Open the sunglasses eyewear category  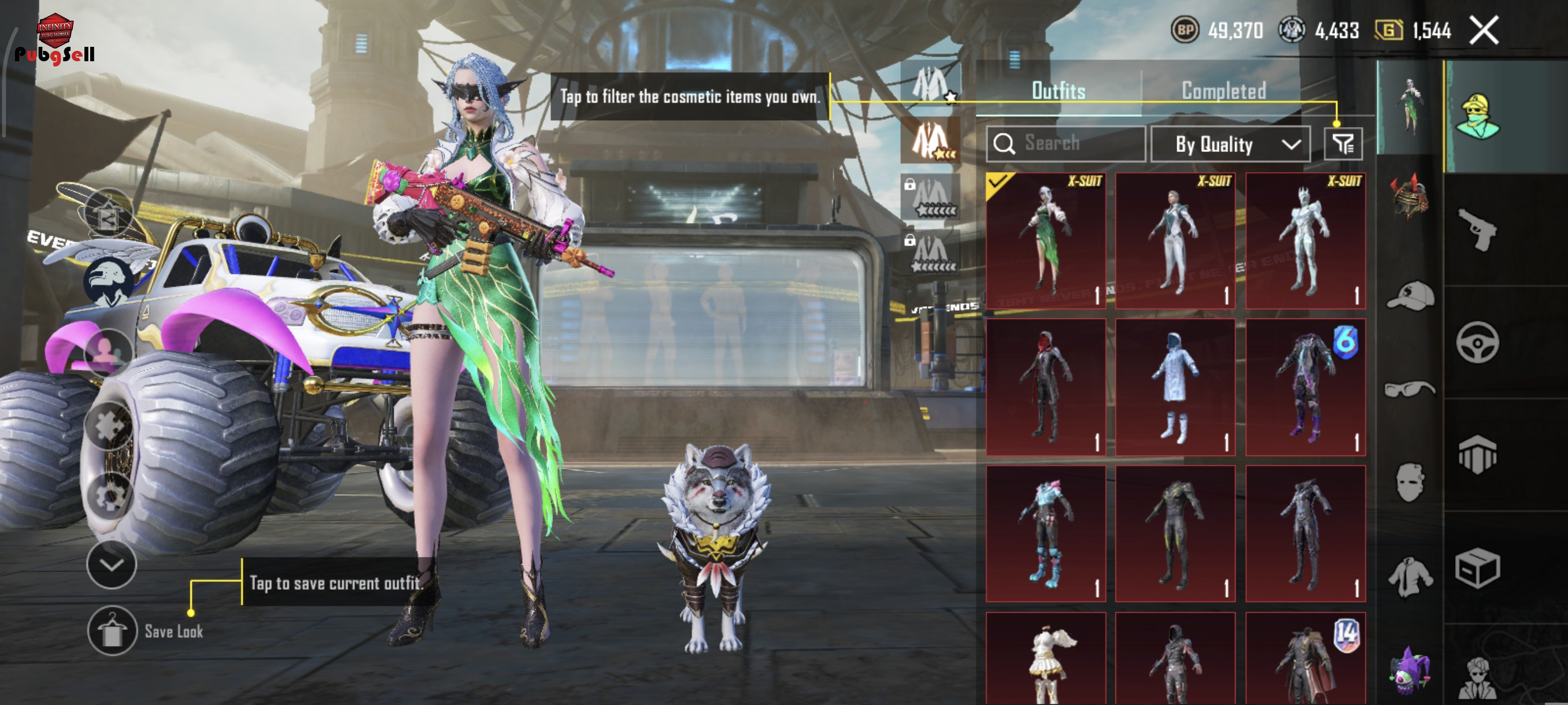tap(1410, 389)
